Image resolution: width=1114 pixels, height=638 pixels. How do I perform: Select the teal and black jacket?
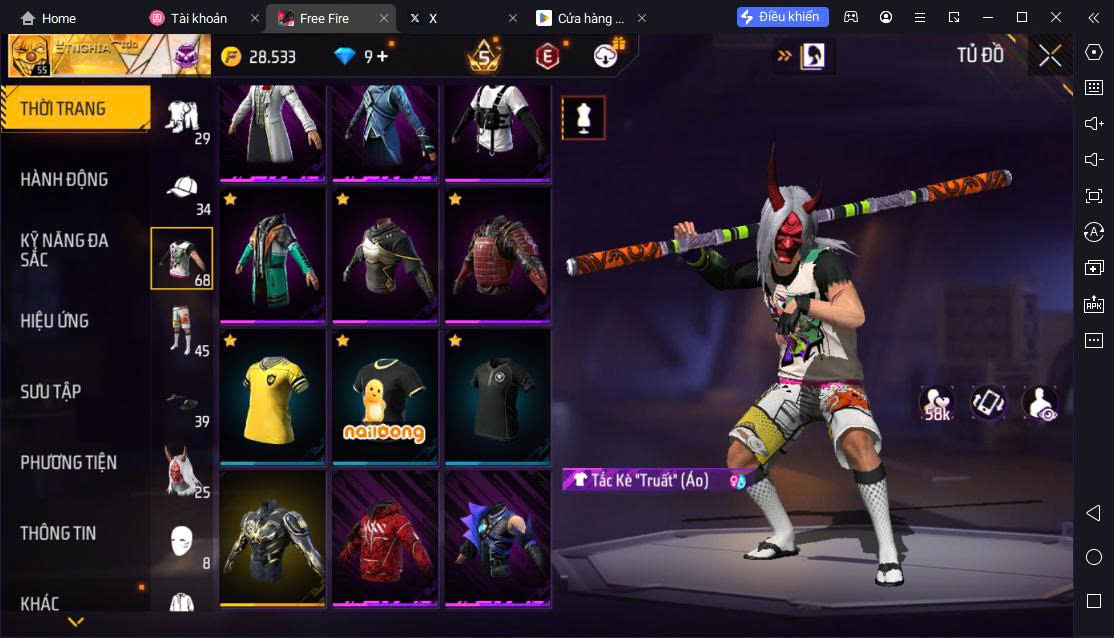[273, 256]
